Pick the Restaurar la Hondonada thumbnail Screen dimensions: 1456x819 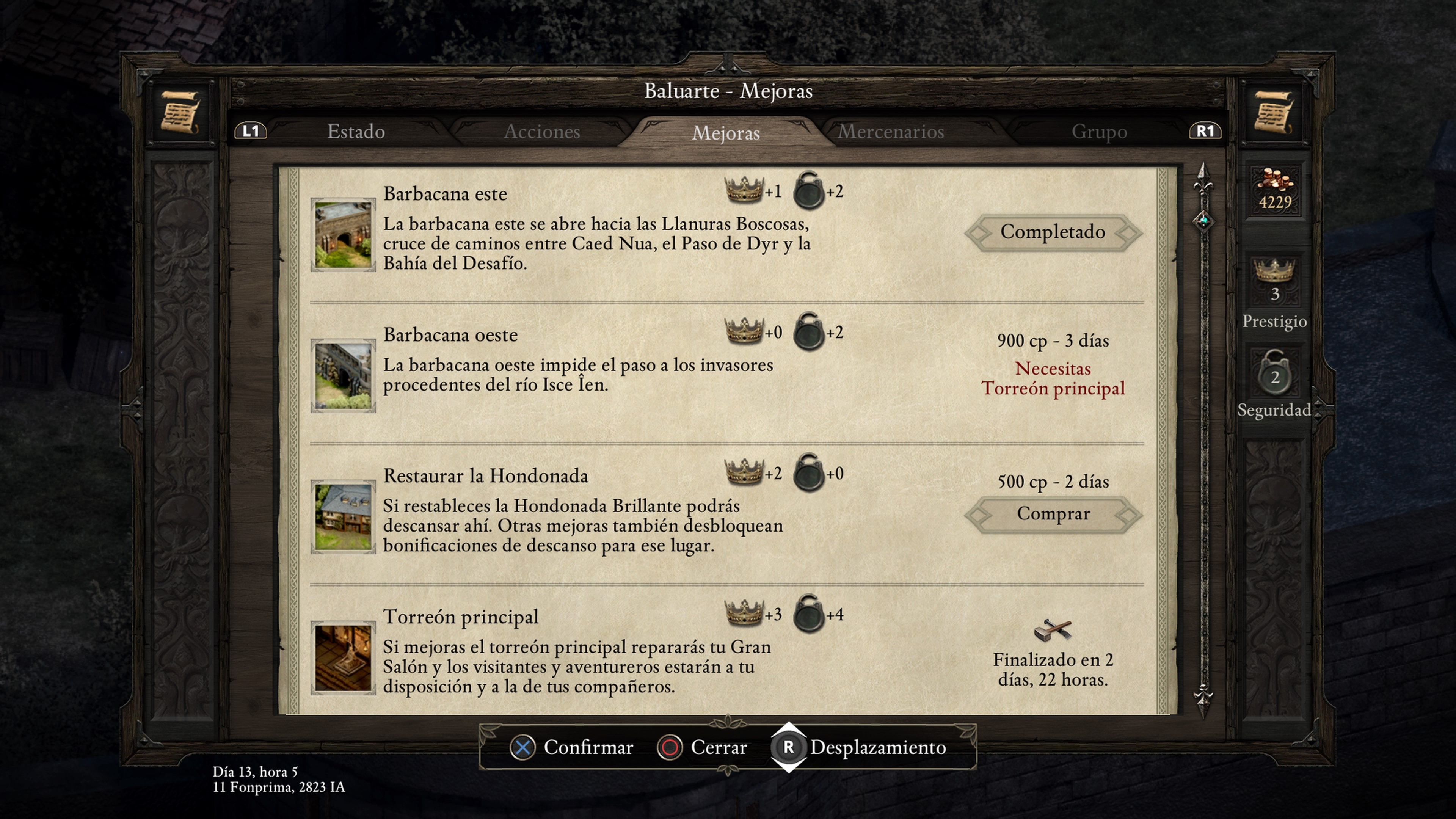tap(343, 516)
